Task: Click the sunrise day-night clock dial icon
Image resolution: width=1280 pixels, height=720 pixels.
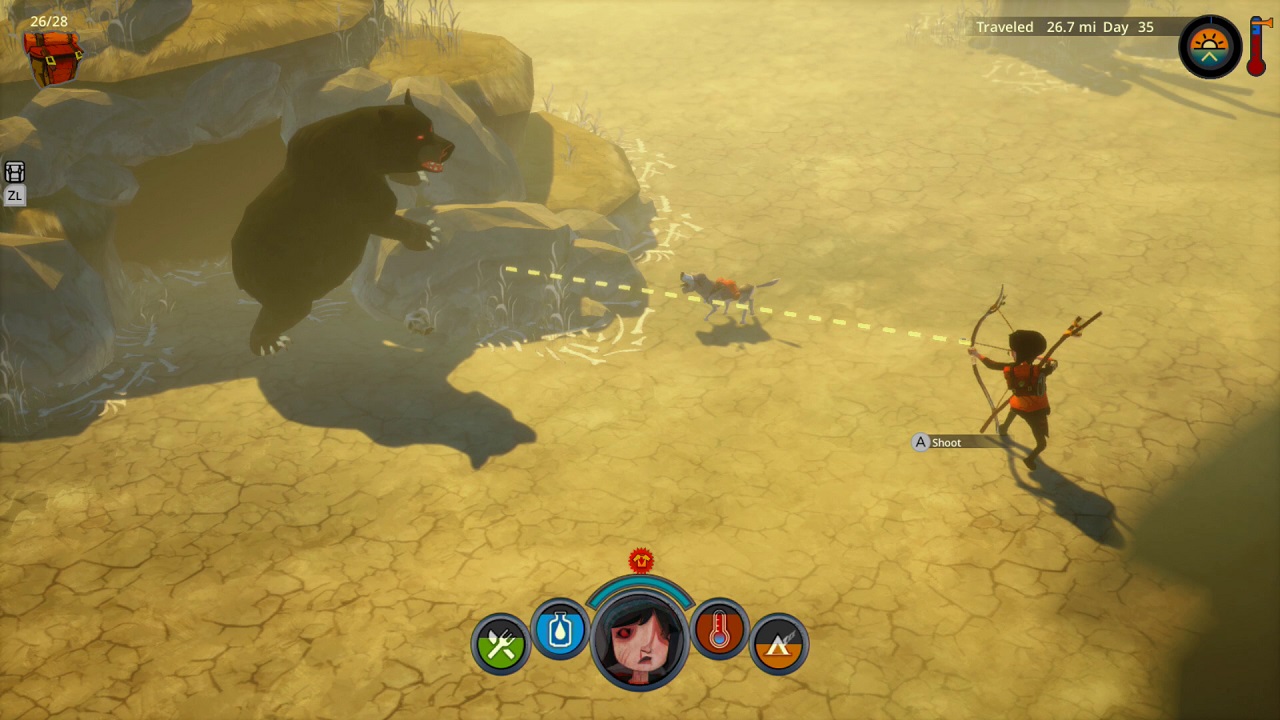Action: pos(1210,46)
